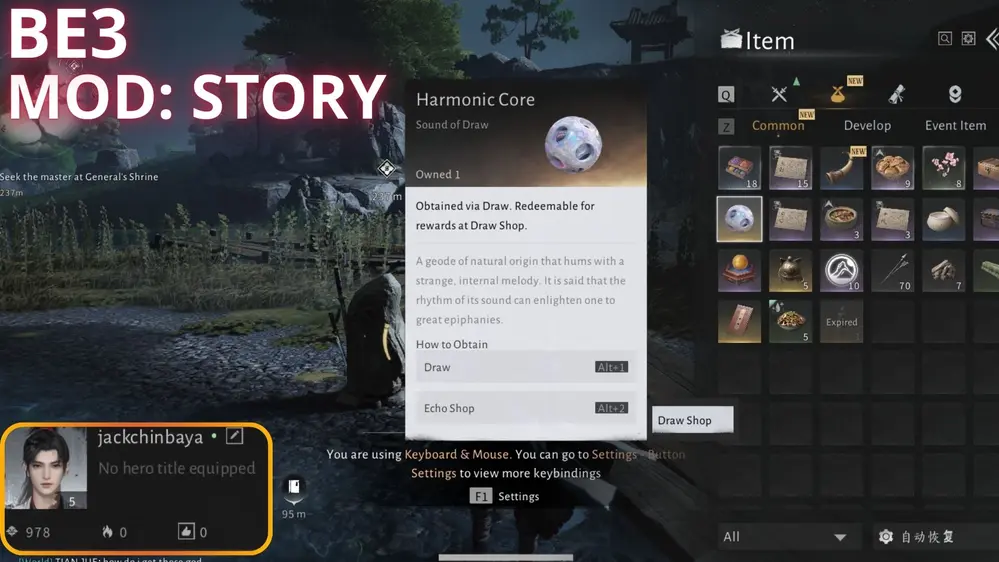999x562 pixels.
Task: Select the pouch item category icon
Action: click(x=838, y=94)
